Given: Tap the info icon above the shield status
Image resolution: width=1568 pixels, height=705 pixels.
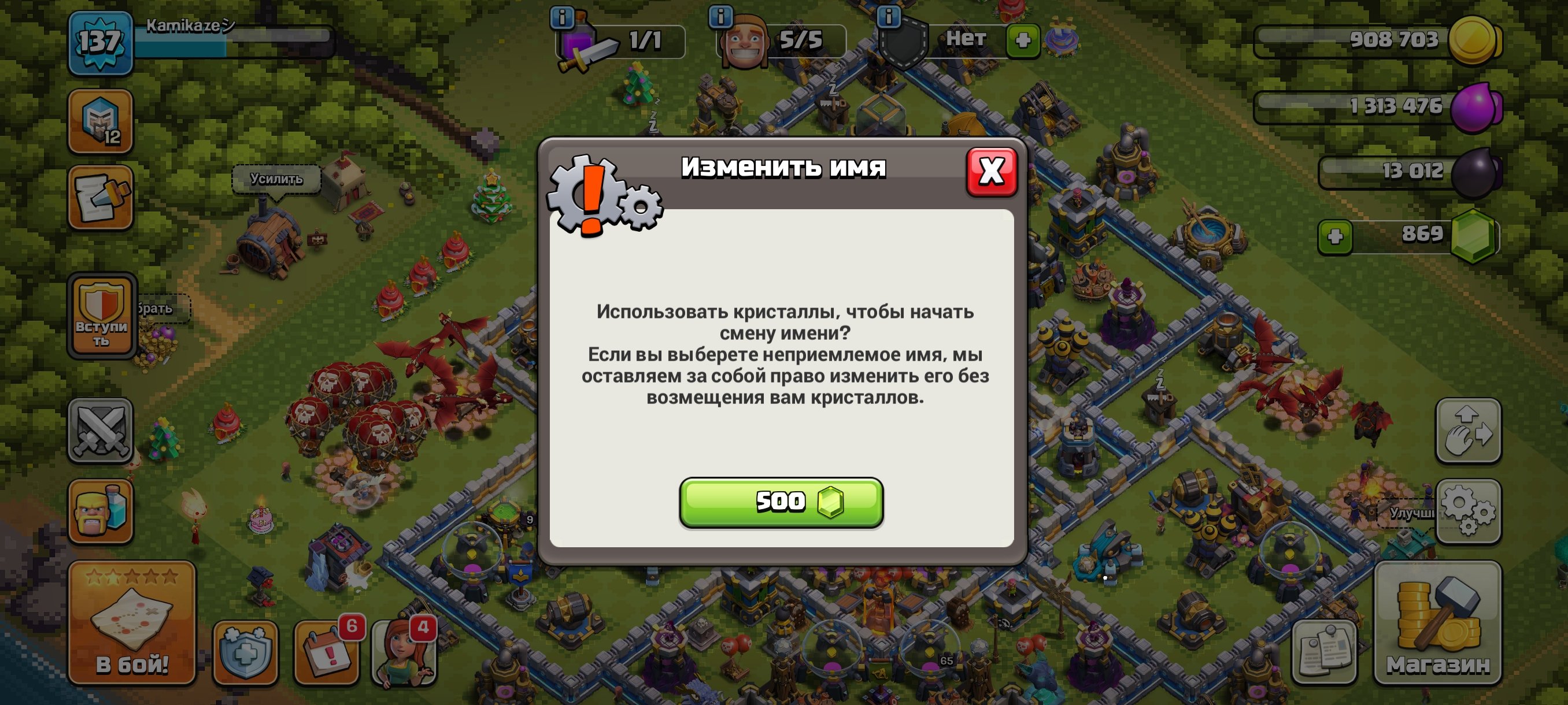Looking at the screenshot, I should tap(889, 17).
